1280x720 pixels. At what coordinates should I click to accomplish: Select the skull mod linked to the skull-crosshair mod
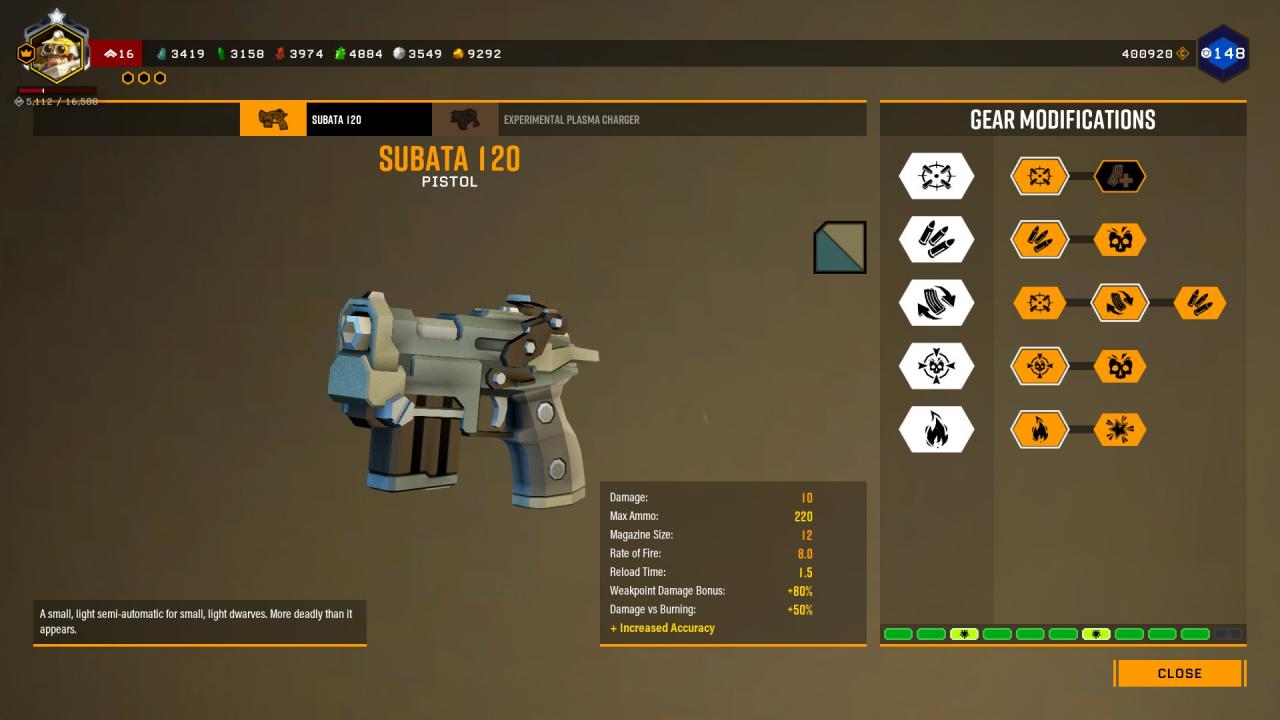1119,367
